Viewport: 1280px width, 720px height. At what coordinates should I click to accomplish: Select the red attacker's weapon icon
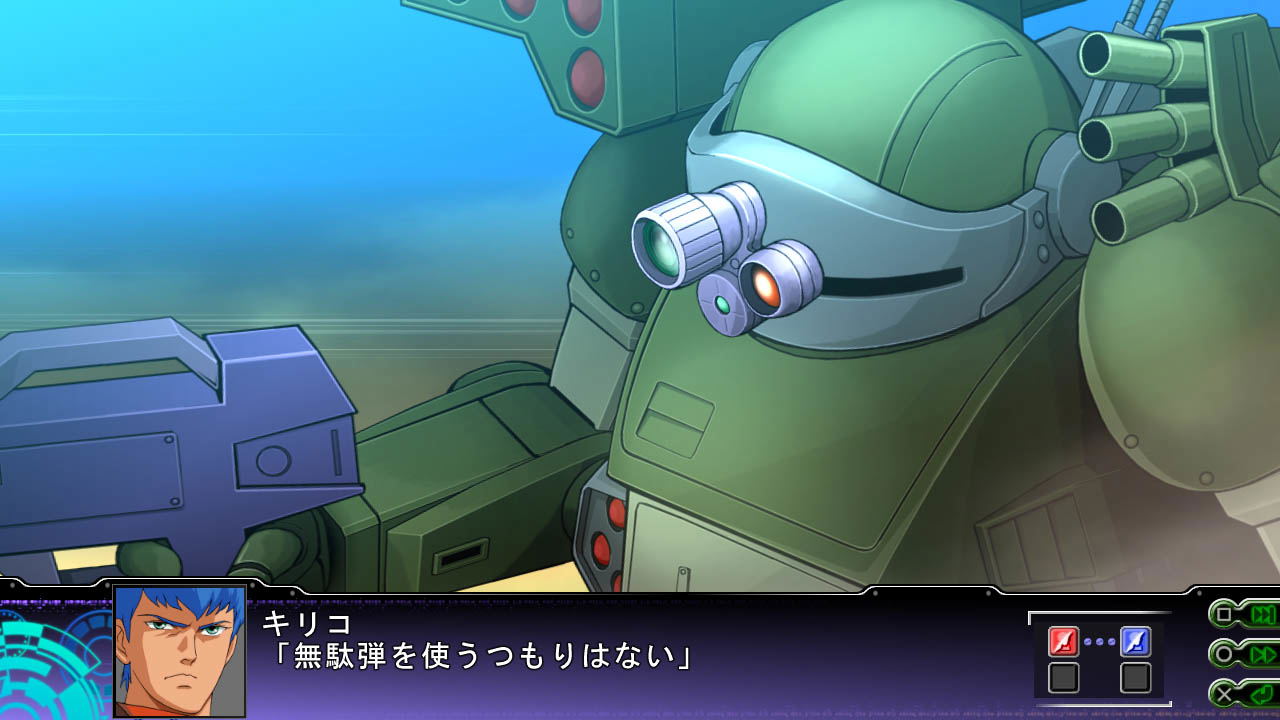[1063, 641]
